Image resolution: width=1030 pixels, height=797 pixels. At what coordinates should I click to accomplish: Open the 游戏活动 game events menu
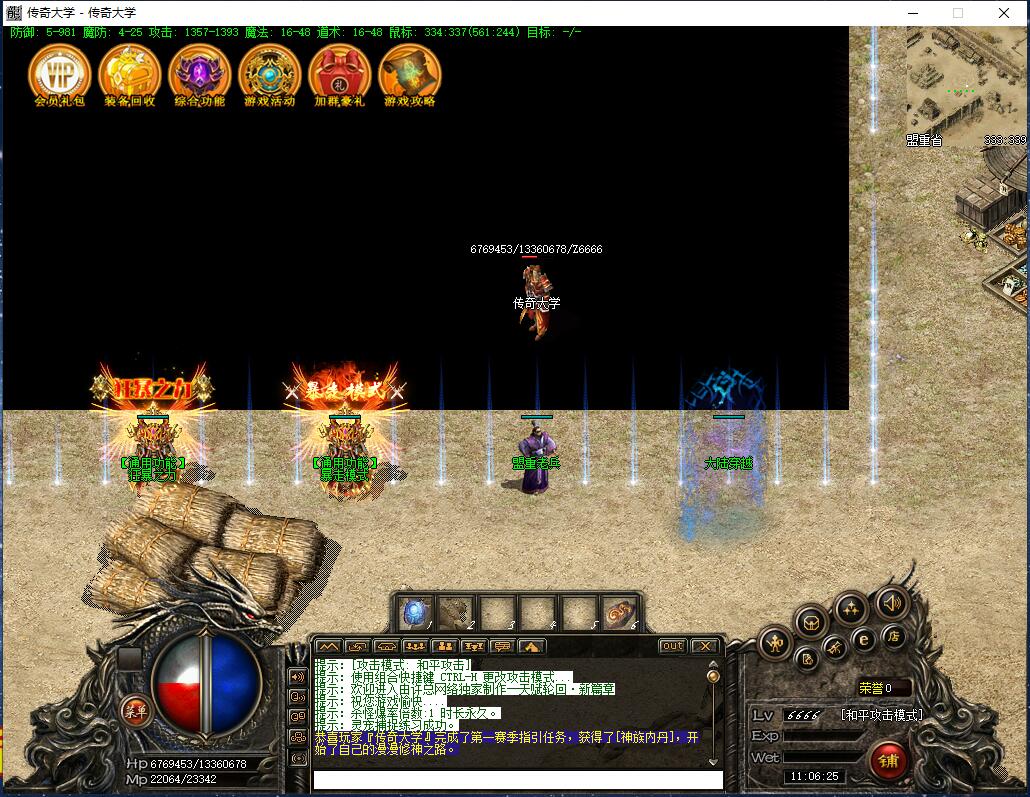point(269,72)
